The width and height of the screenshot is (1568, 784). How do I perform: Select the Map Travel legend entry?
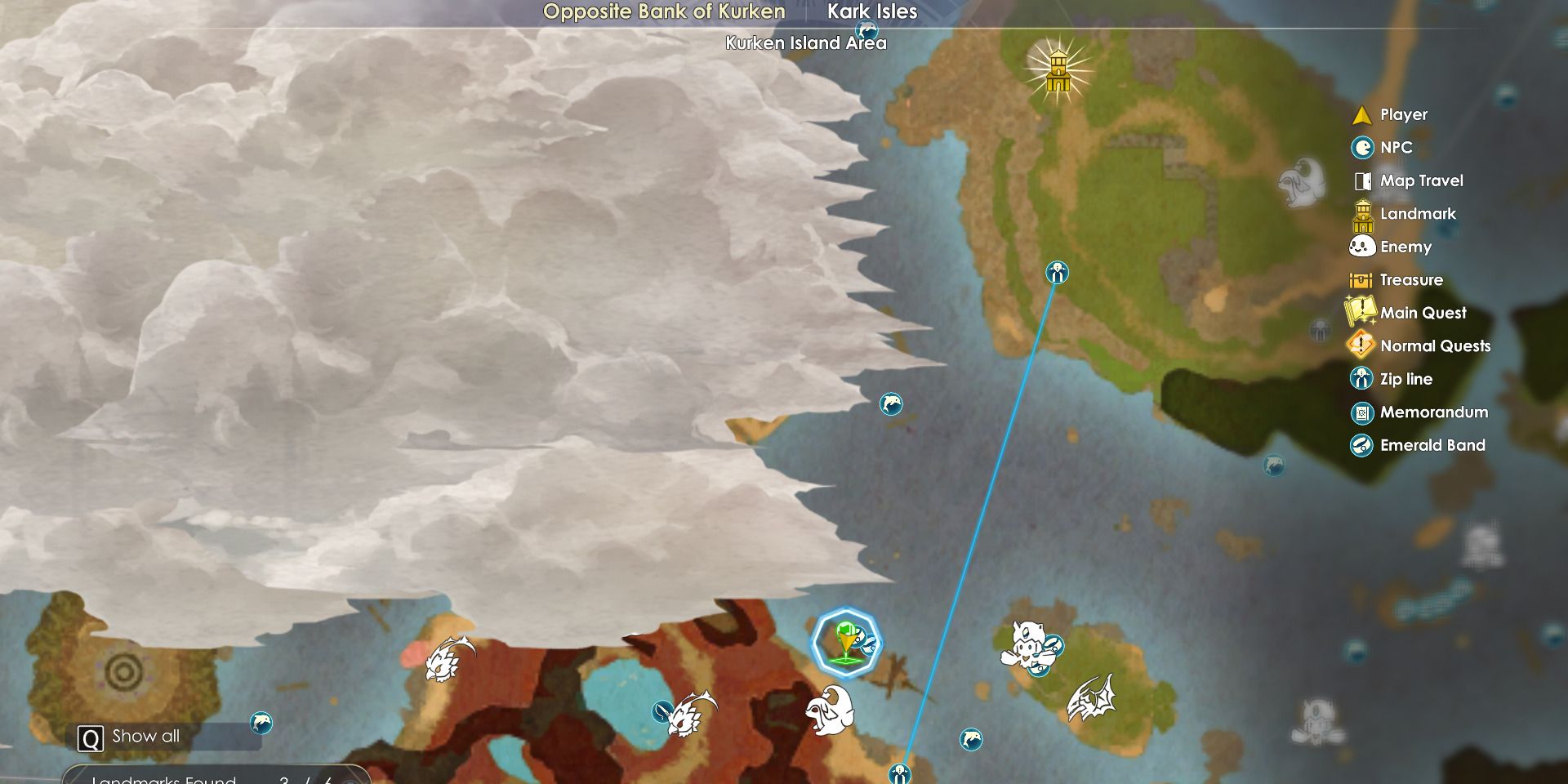(x=1421, y=181)
